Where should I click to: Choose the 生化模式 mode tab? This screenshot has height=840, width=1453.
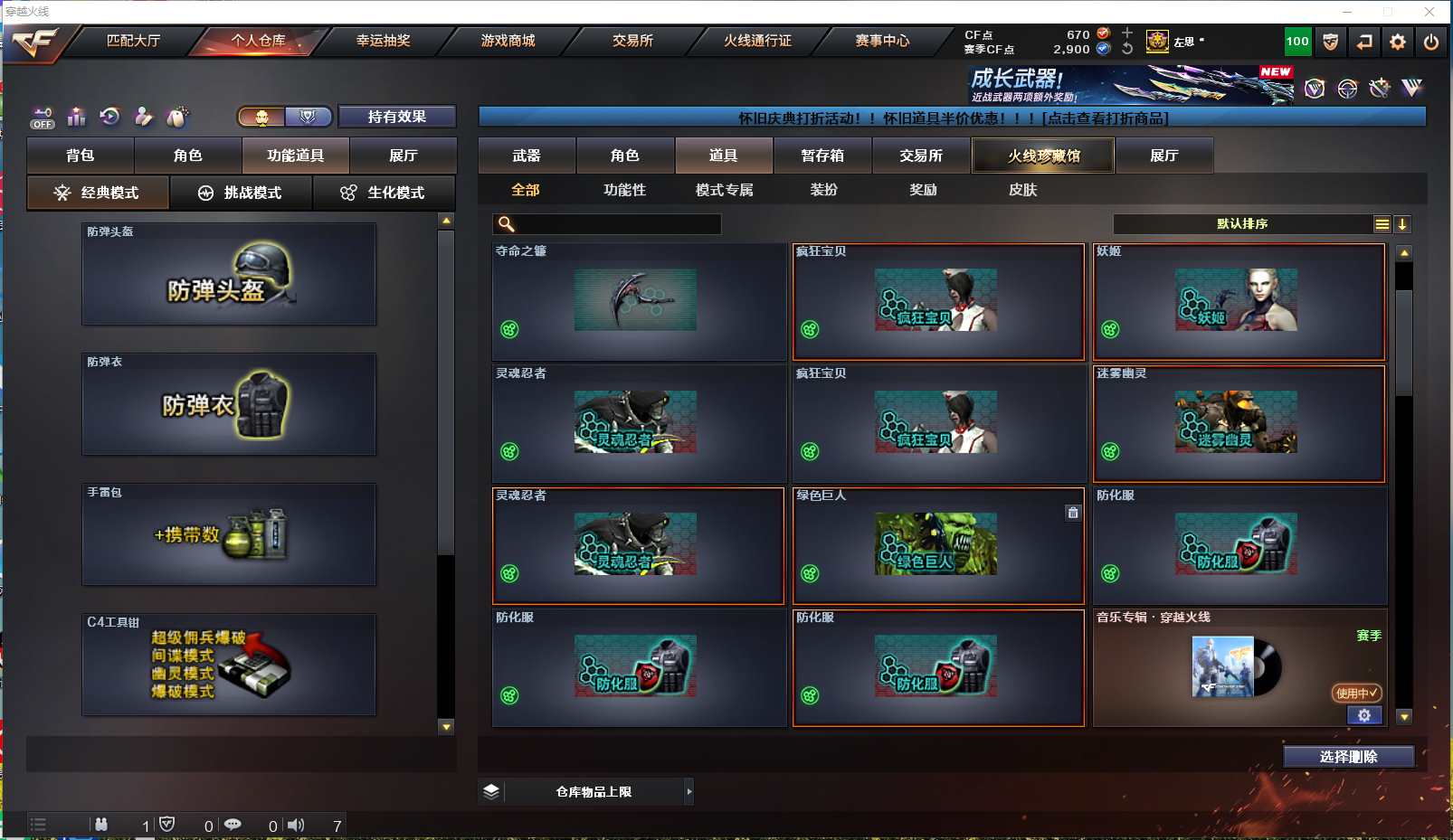[x=384, y=193]
